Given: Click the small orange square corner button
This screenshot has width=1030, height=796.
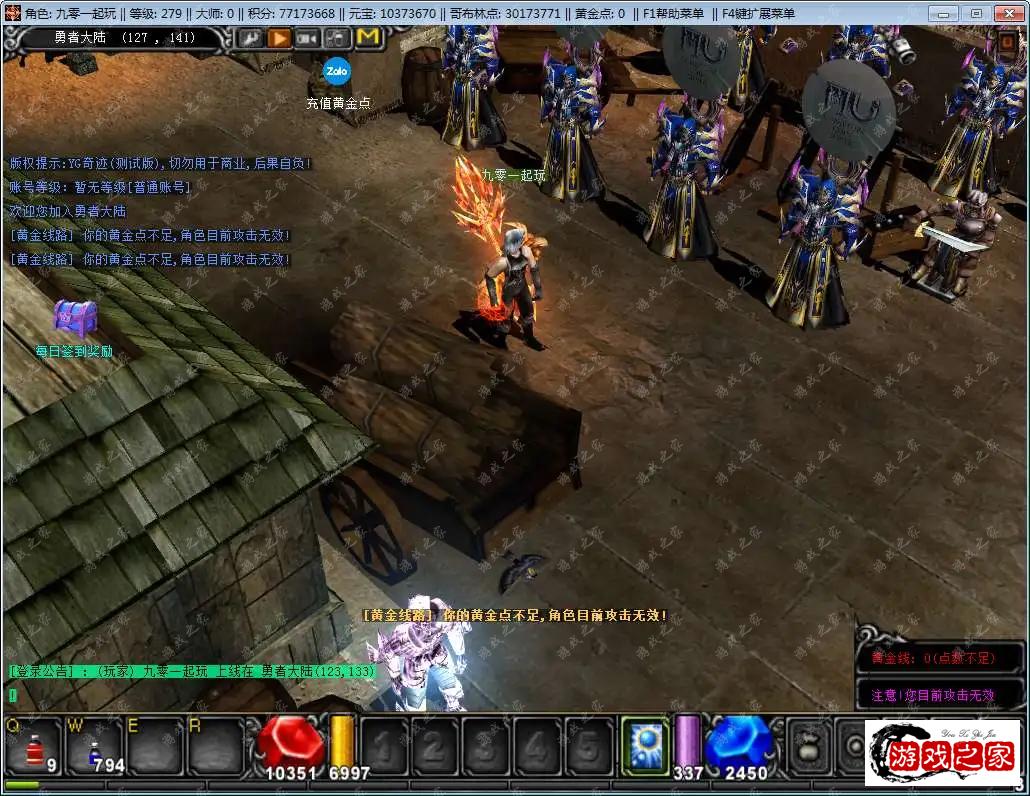Looking at the screenshot, I should (1005, 42).
